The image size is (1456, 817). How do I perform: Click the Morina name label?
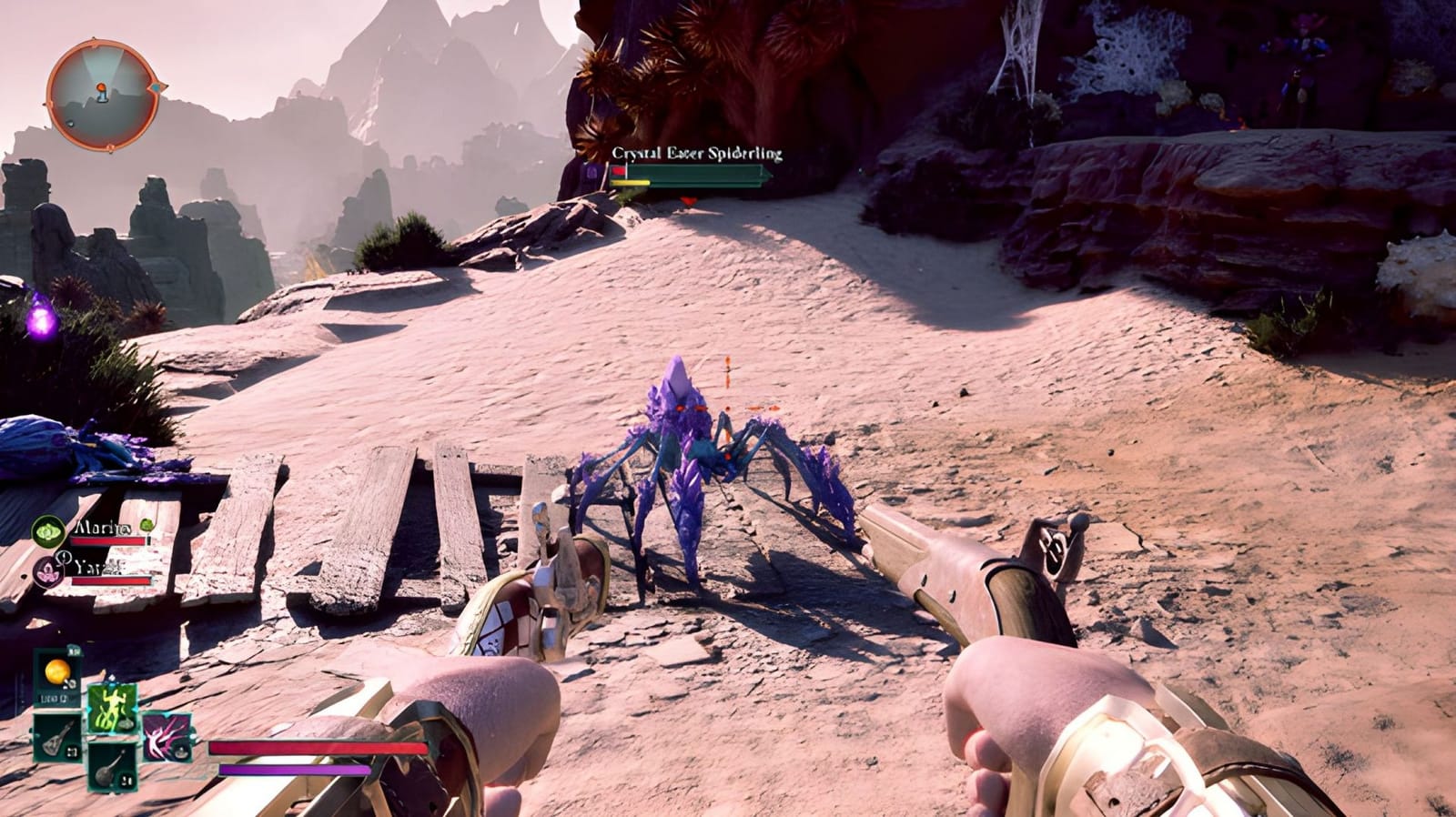tap(102, 528)
